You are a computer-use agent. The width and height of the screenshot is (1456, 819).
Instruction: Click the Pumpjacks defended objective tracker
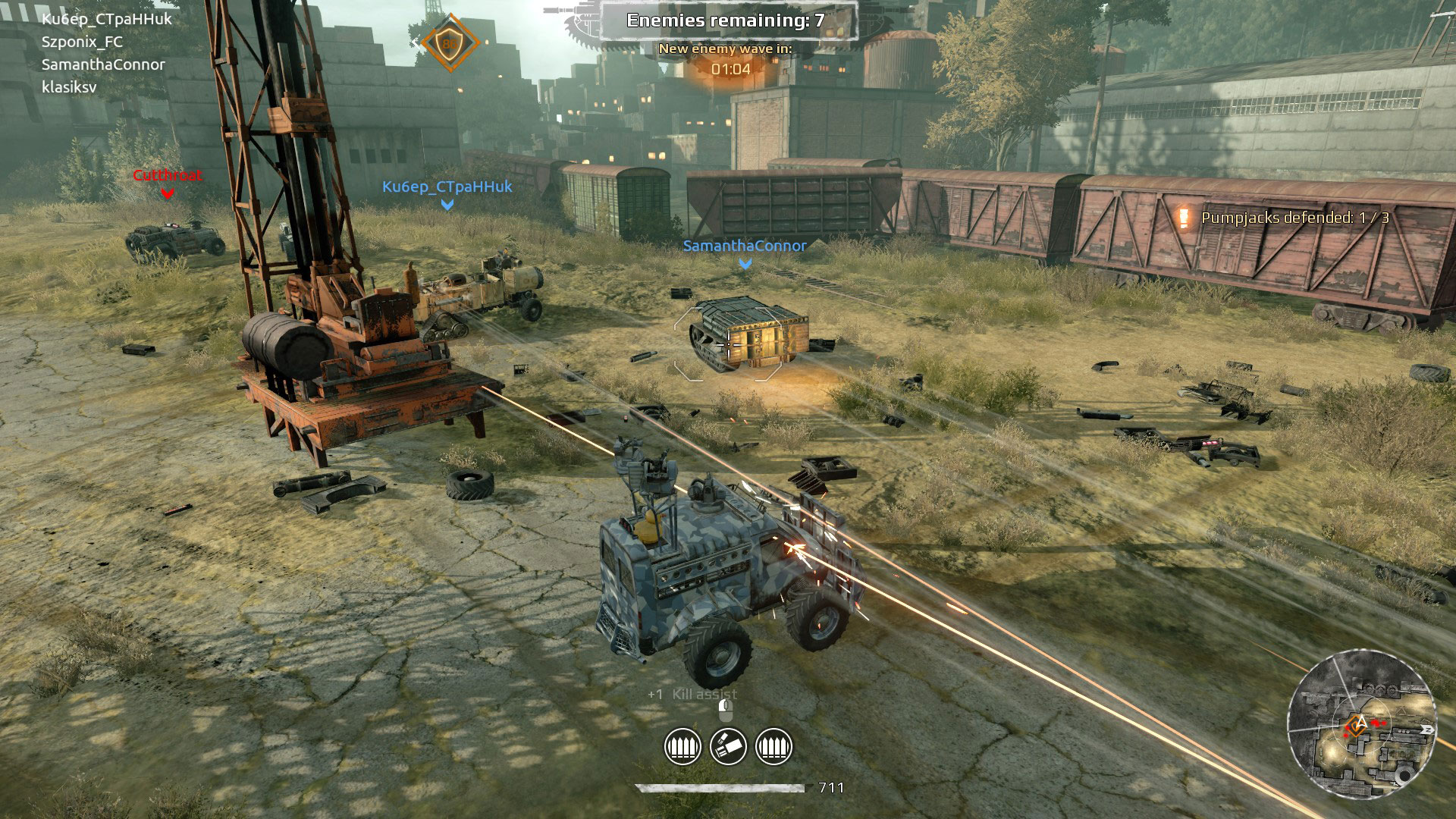[1294, 218]
